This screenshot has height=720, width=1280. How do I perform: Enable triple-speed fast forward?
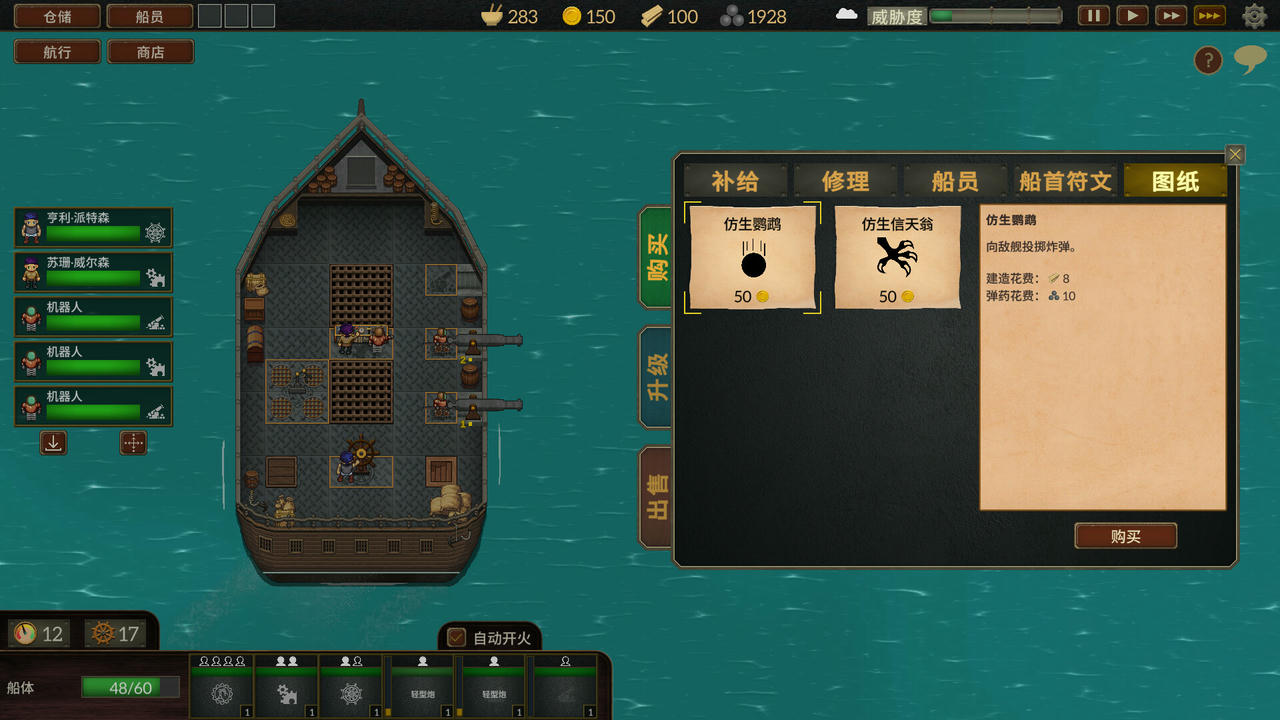(x=1208, y=16)
